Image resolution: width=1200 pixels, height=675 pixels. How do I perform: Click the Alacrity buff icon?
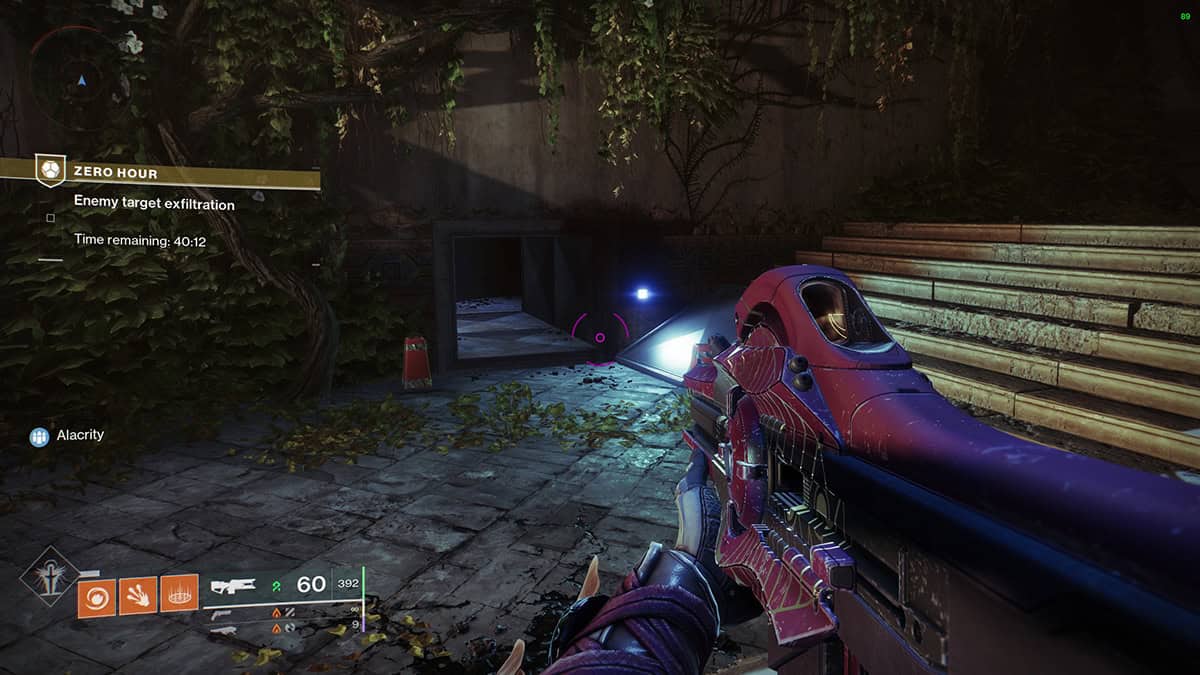(x=40, y=436)
